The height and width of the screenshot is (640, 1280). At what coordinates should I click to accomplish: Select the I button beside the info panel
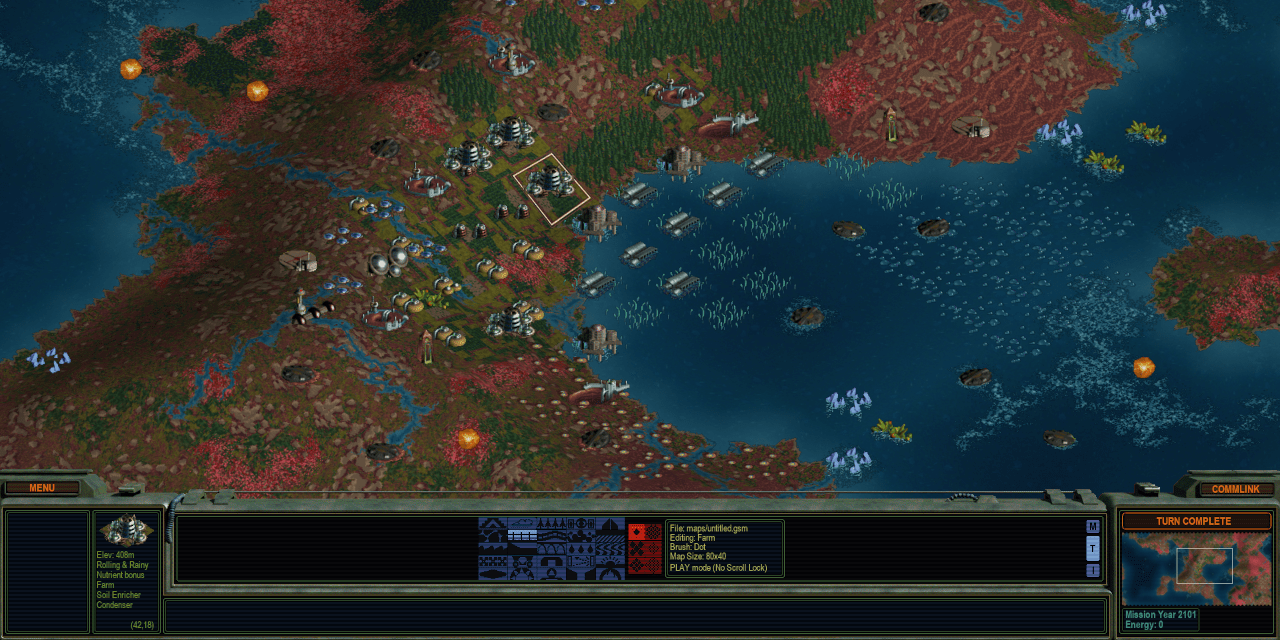[x=1092, y=570]
